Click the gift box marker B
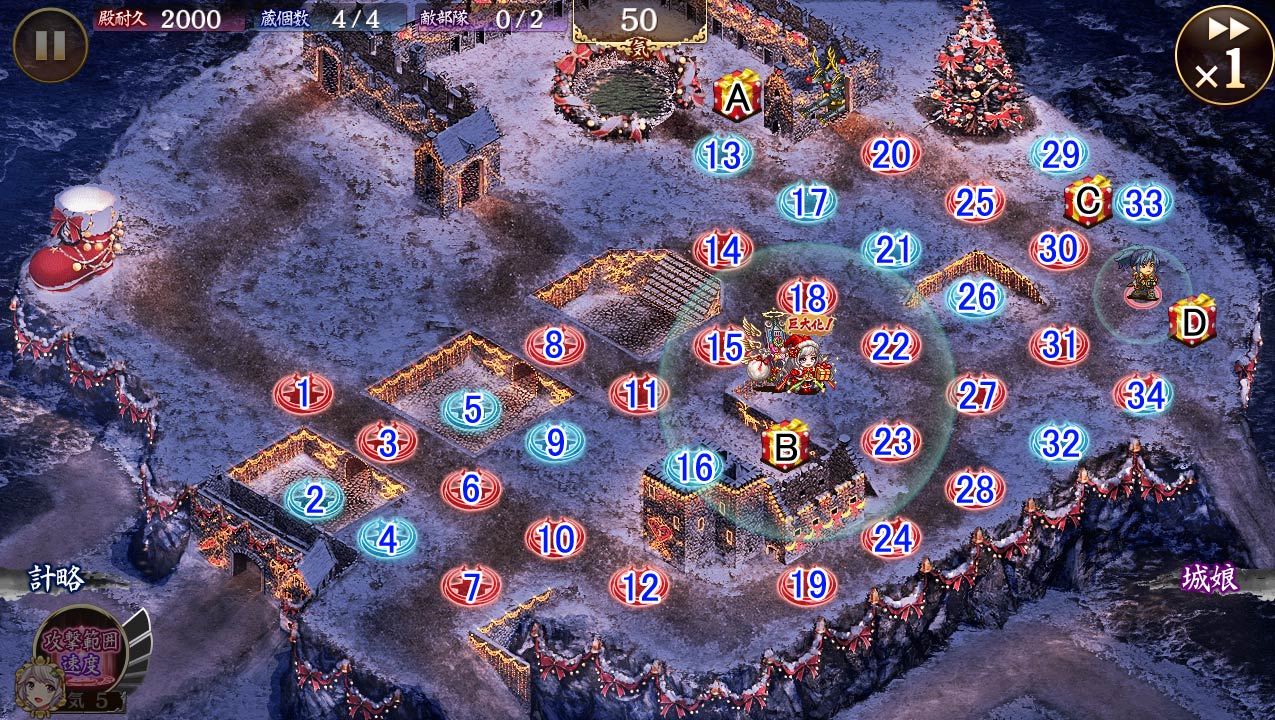Screen dimensions: 1275x720 pyautogui.click(x=786, y=448)
